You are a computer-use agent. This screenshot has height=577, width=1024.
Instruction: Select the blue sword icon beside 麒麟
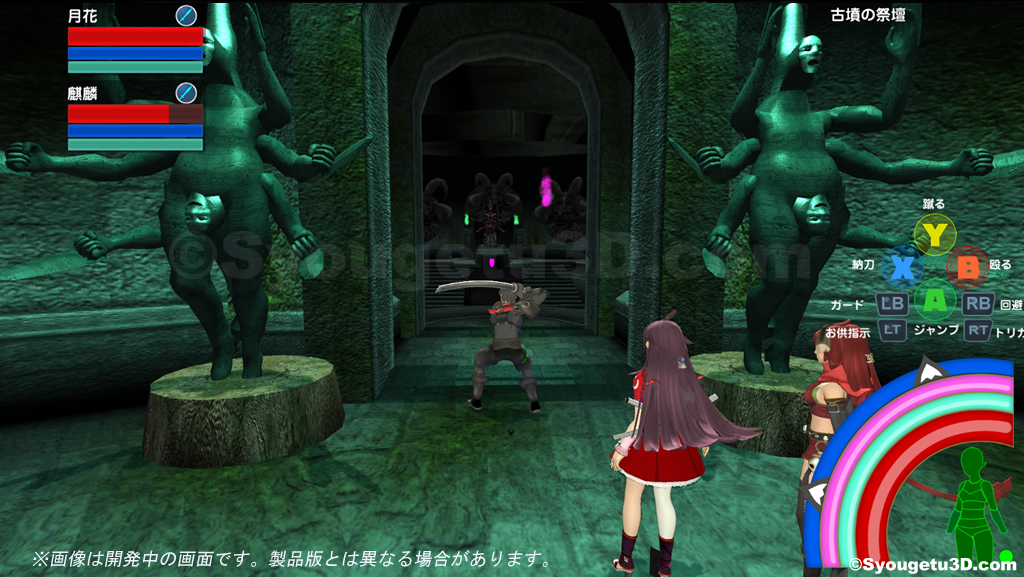pos(186,93)
